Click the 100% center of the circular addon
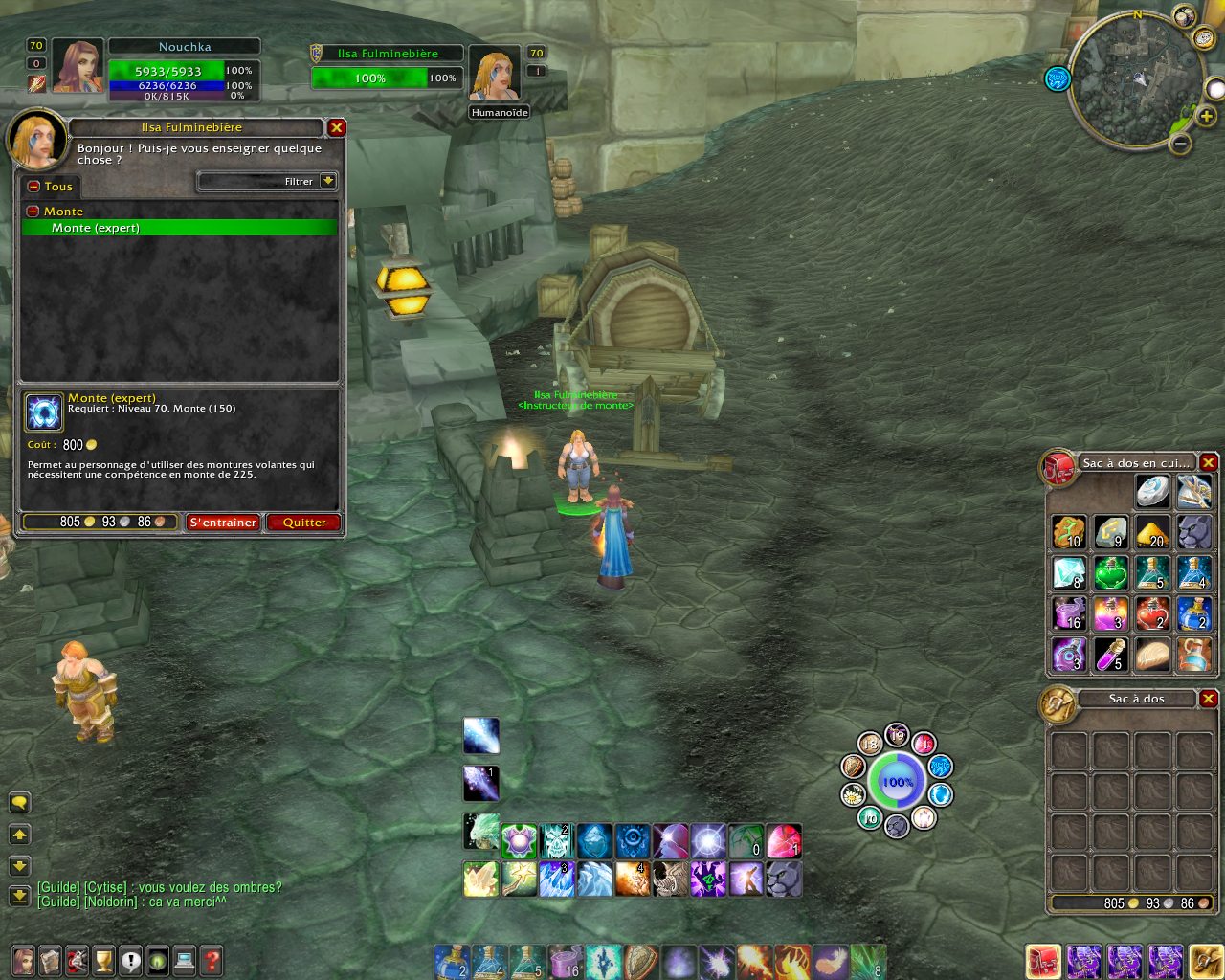 click(897, 782)
